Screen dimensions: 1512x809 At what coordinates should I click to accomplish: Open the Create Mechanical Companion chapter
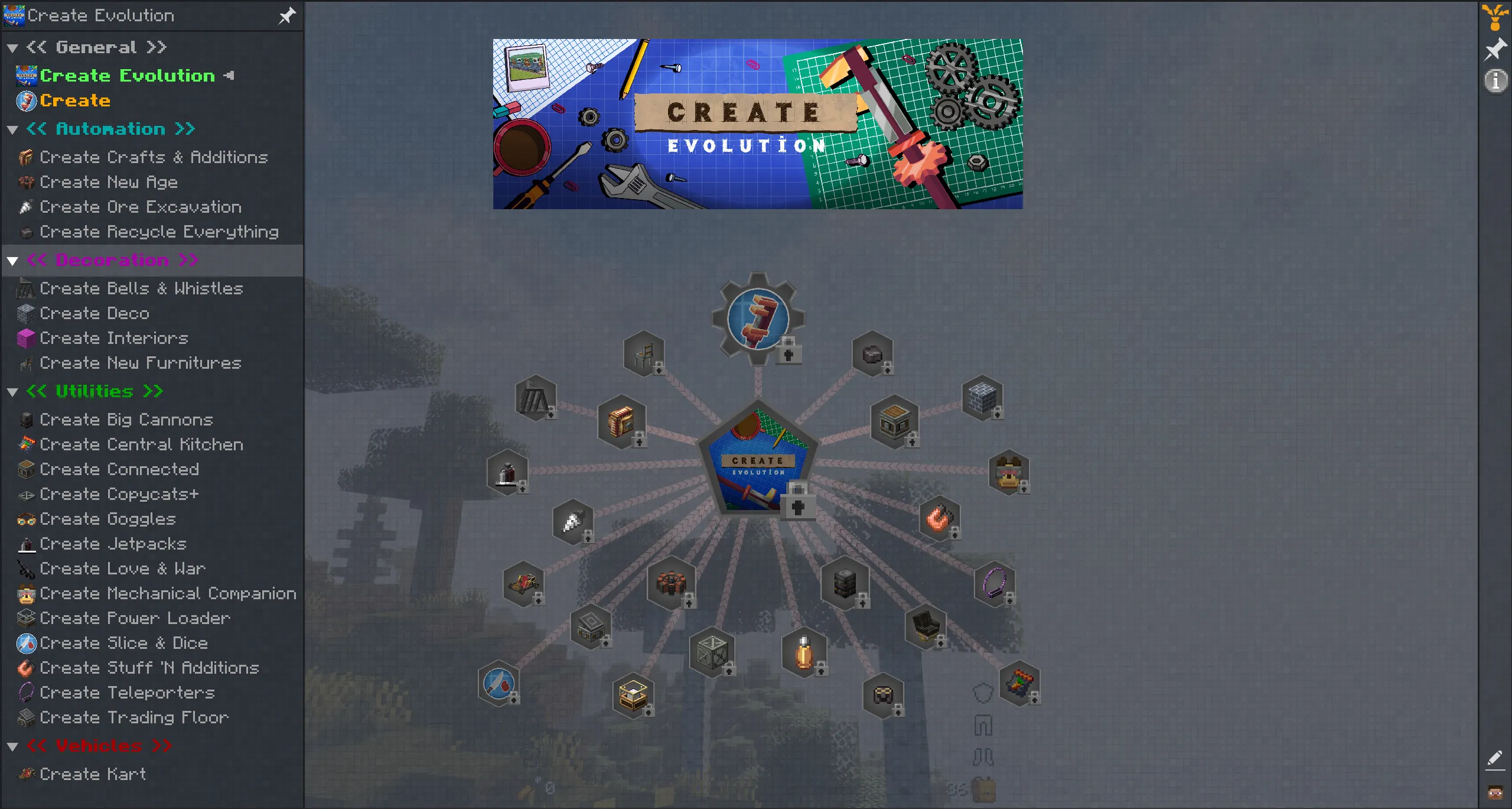(167, 593)
